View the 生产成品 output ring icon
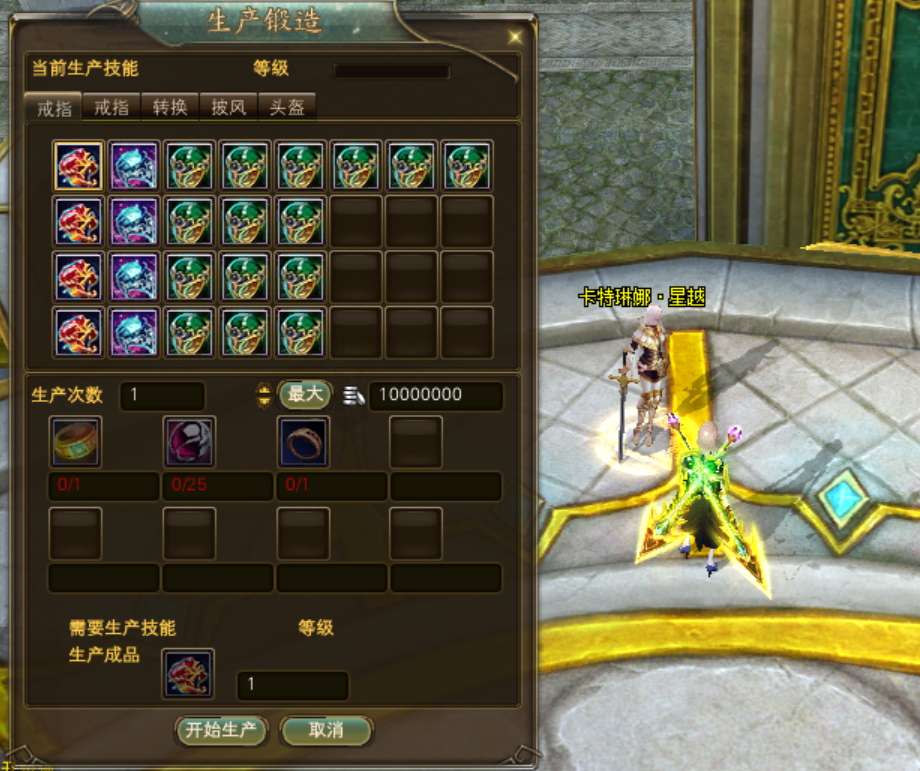The image size is (920, 771). (188, 674)
